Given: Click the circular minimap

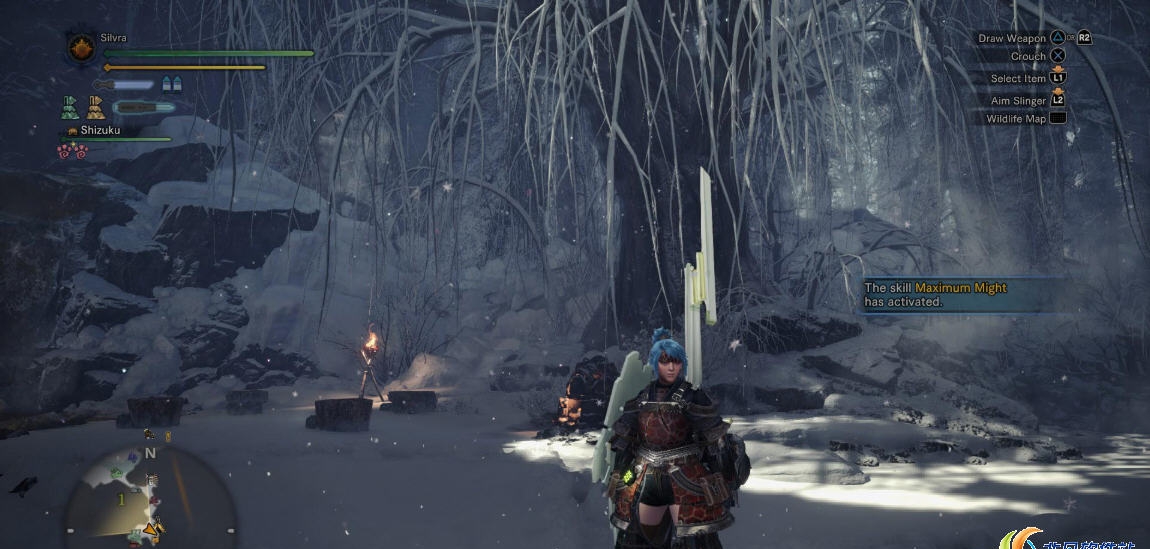Looking at the screenshot, I should pyautogui.click(x=150, y=497).
